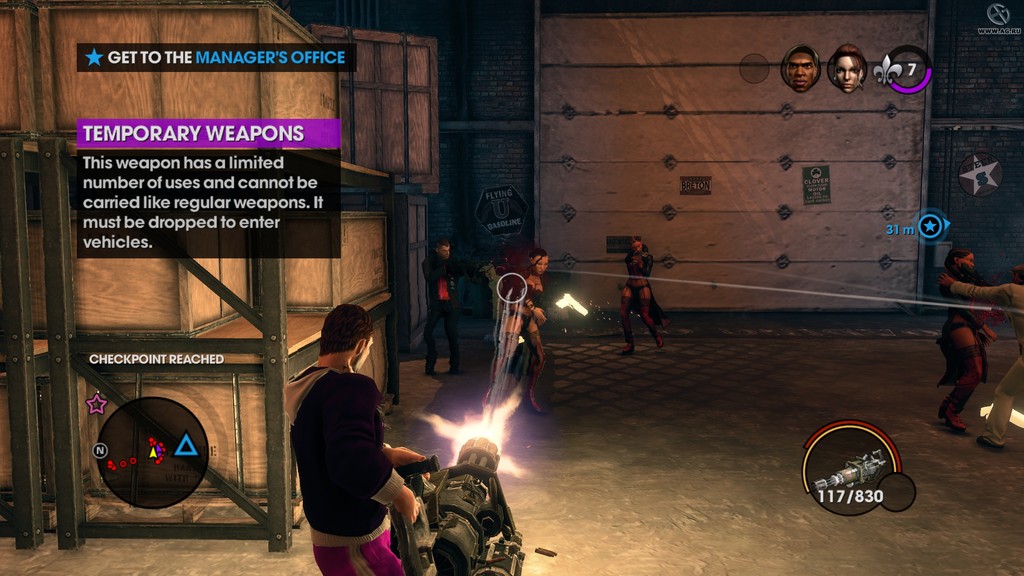This screenshot has width=1024, height=576.
Task: Select the pink star icon beside minimap
Action: pyautogui.click(x=96, y=404)
